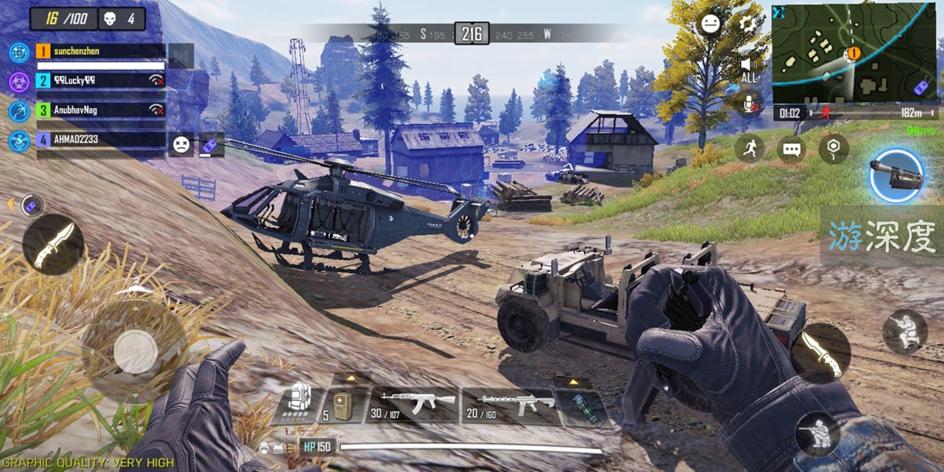Viewport: 944px width, 472px height.
Task: Tap the virtual movement joystick
Action: coord(133,349)
